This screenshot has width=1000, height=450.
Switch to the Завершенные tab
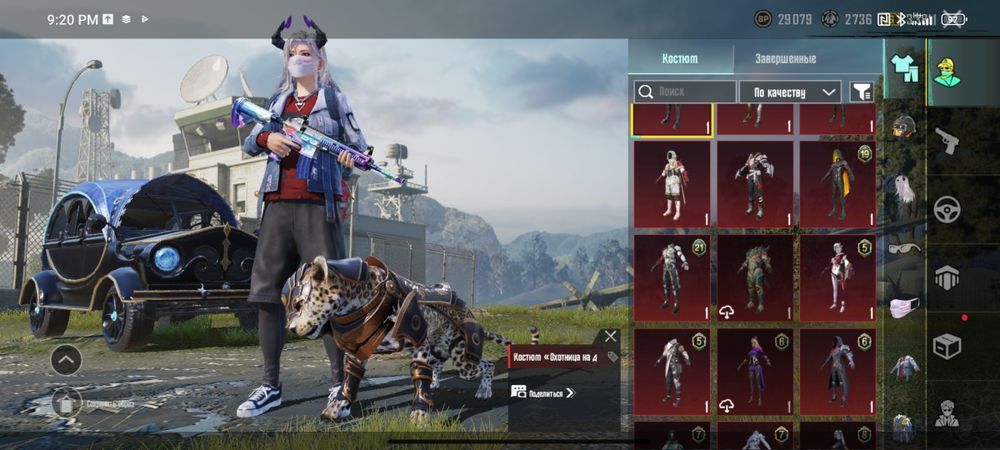coord(783,58)
